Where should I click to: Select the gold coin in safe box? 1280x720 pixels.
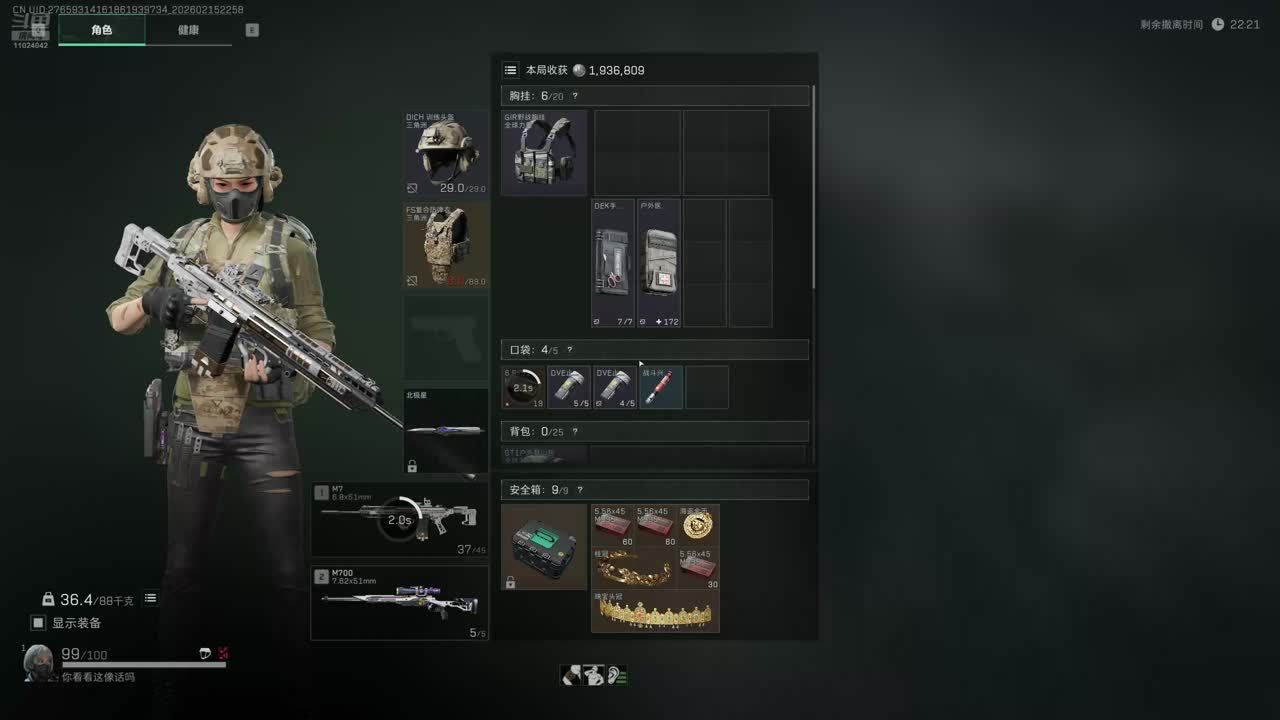pos(698,526)
